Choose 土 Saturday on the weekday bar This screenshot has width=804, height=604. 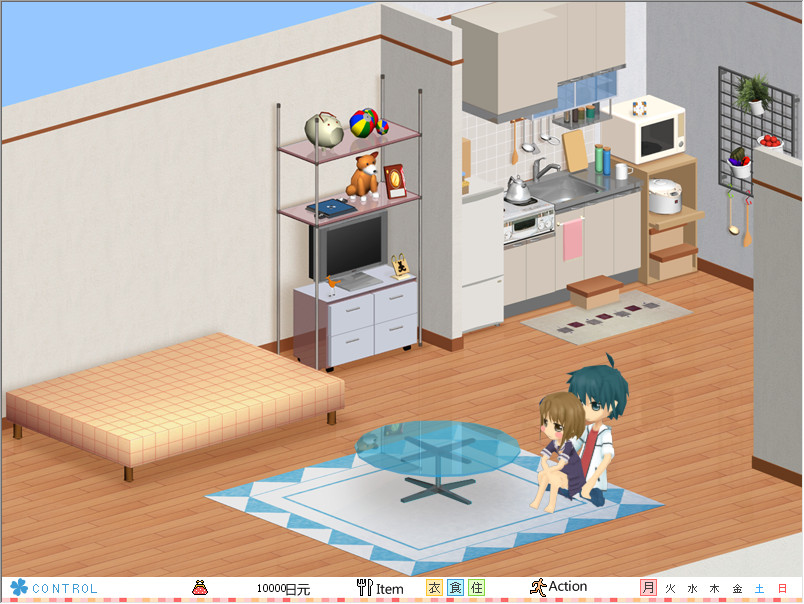[x=760, y=588]
